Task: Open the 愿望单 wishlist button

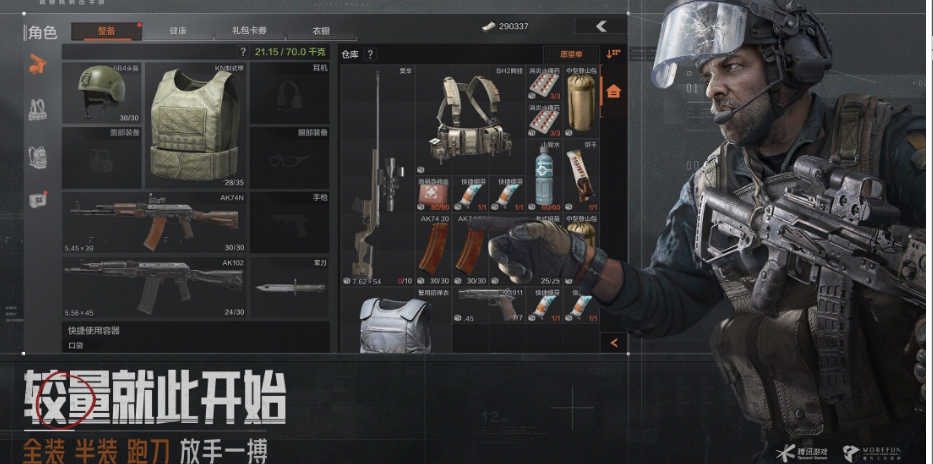Action: point(571,54)
